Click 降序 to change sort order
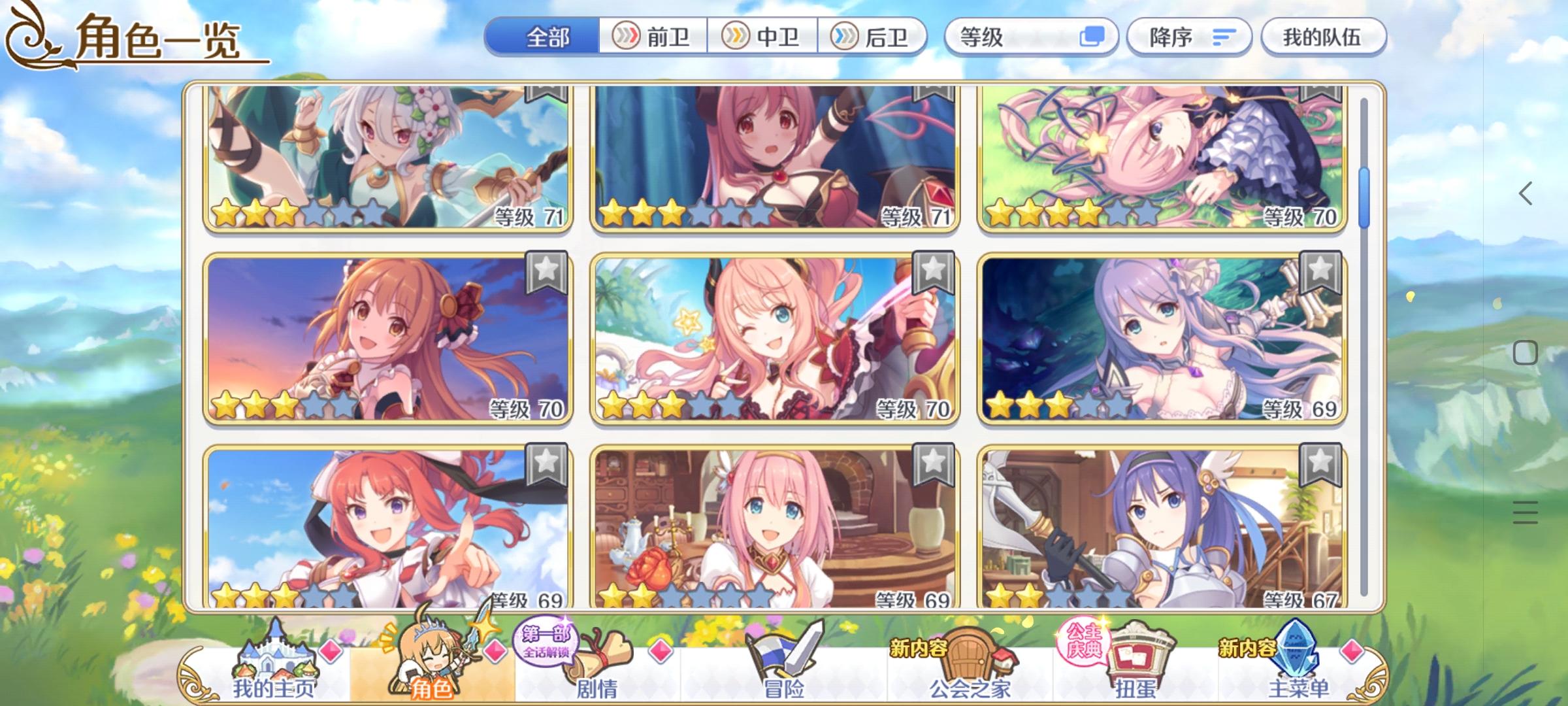The width and height of the screenshot is (1568, 706). [1188, 37]
